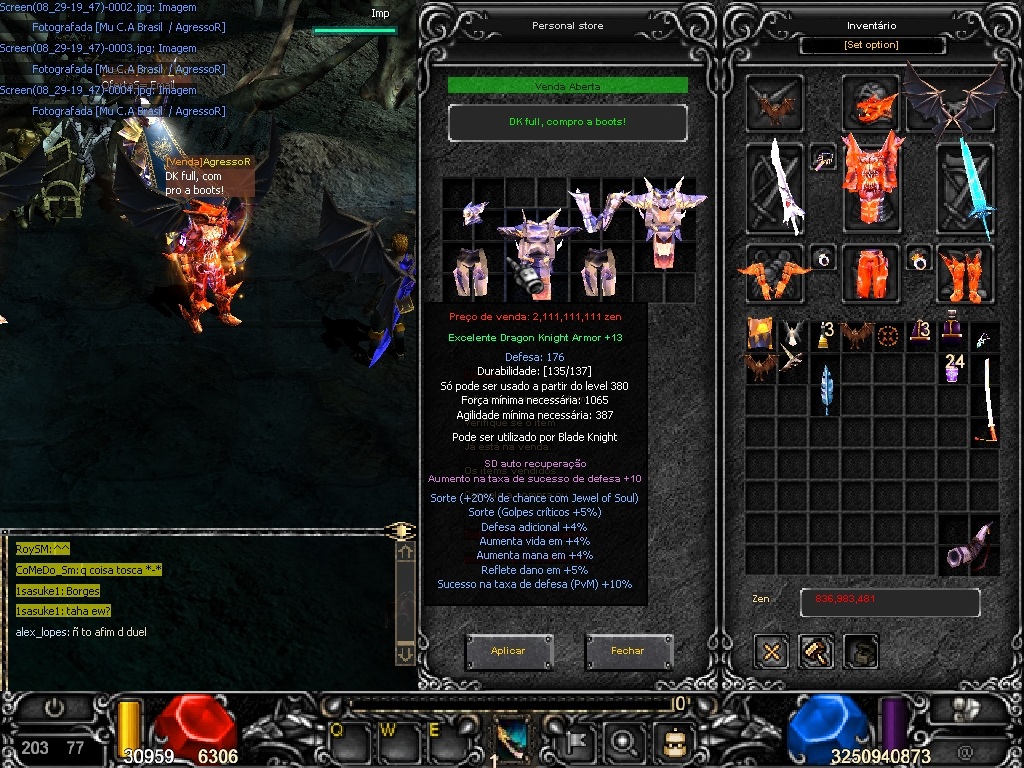The width and height of the screenshot is (1024, 768).
Task: Pick the equipped orange dragon boots
Action: pos(965,273)
